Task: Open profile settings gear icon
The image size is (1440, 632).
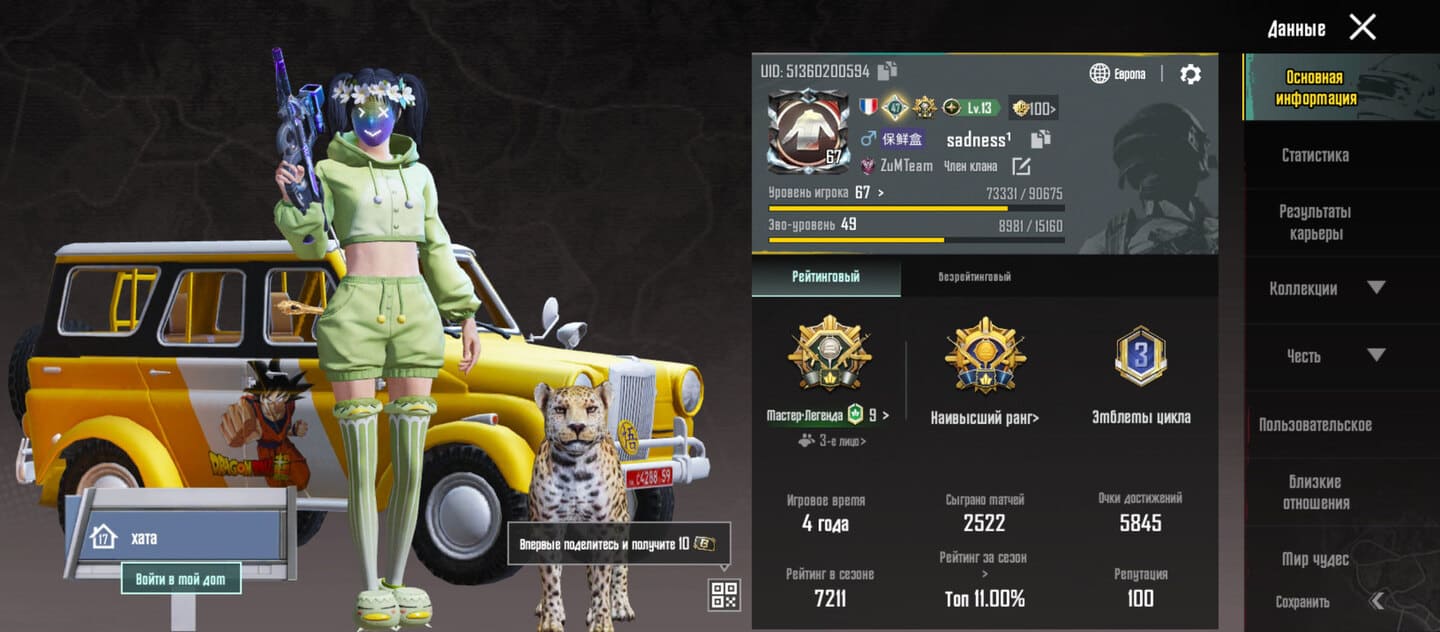Action: pyautogui.click(x=1190, y=74)
